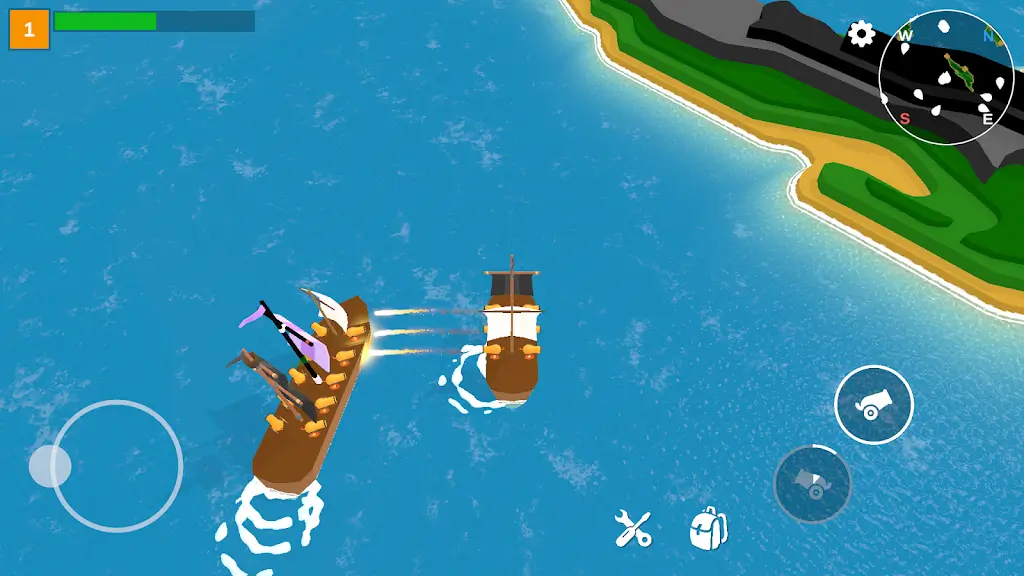Image resolution: width=1024 pixels, height=576 pixels.
Task: Open settings with the gear icon
Action: (x=861, y=34)
